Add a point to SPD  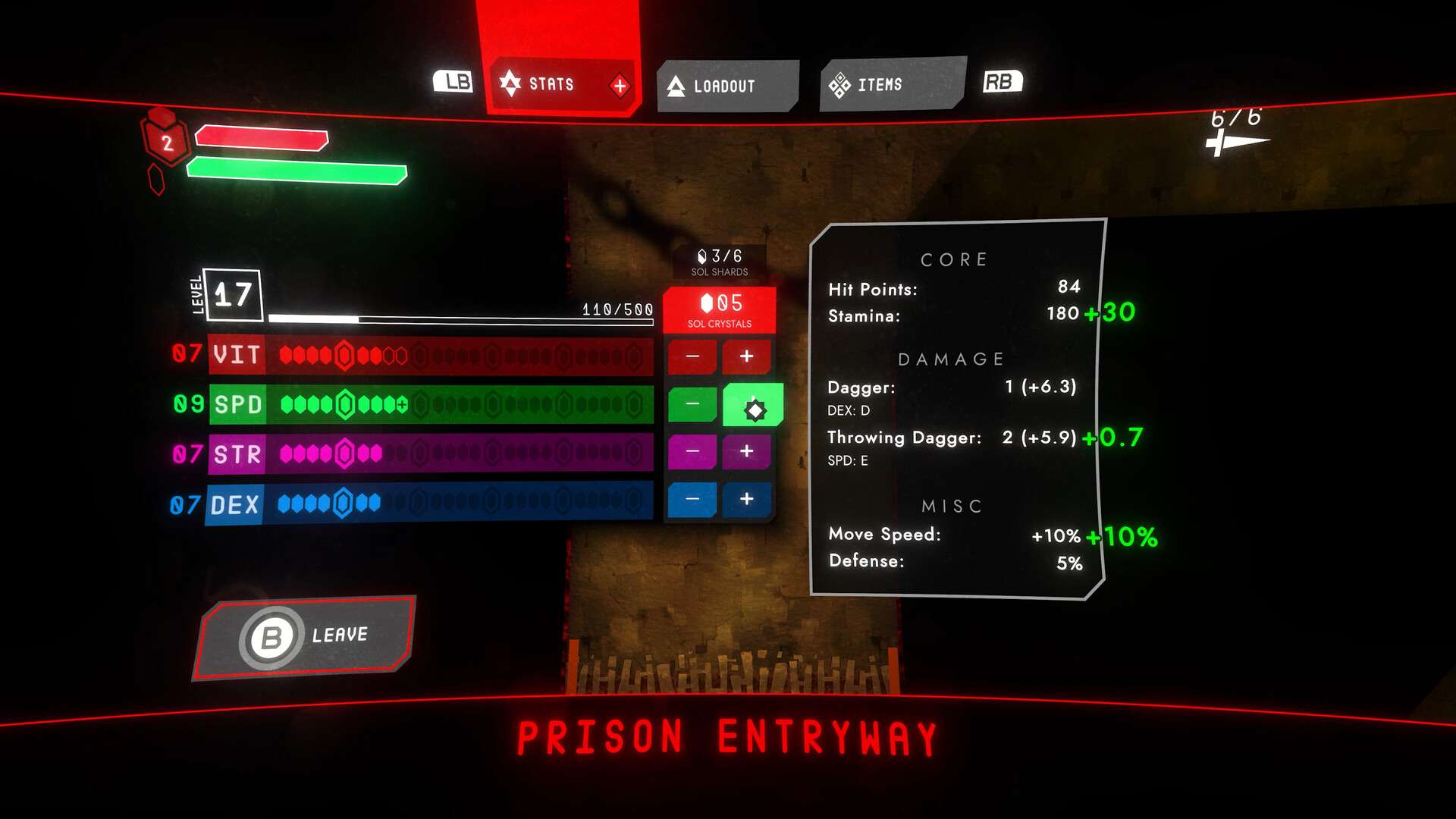point(752,406)
